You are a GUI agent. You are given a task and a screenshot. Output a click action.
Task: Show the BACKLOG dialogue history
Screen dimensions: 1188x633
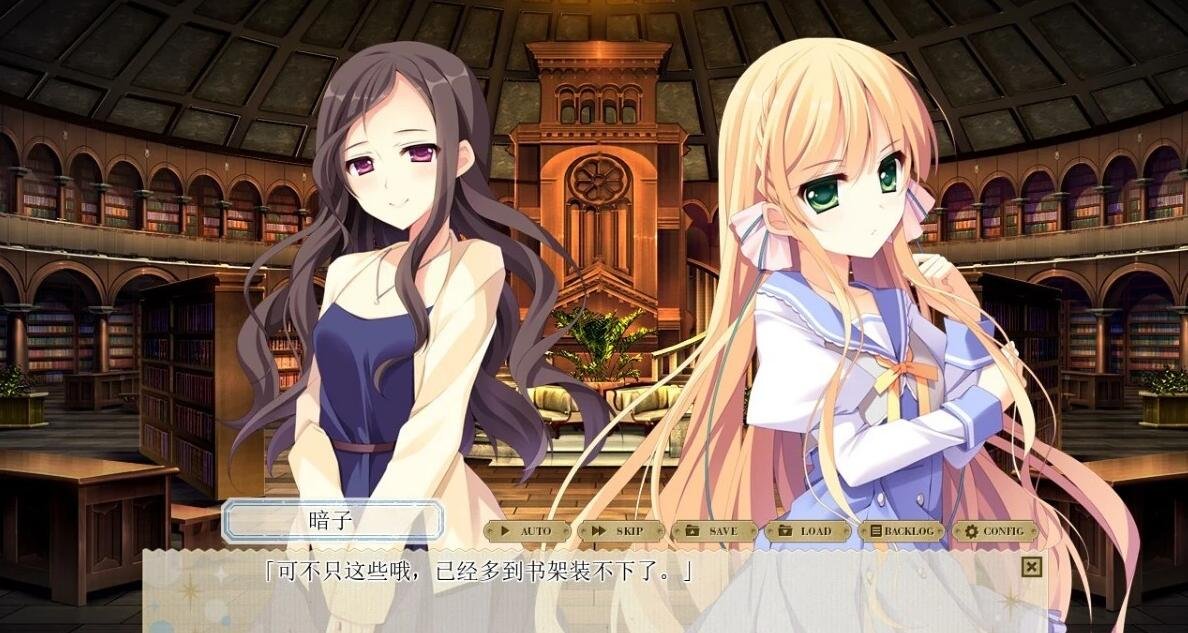click(901, 531)
